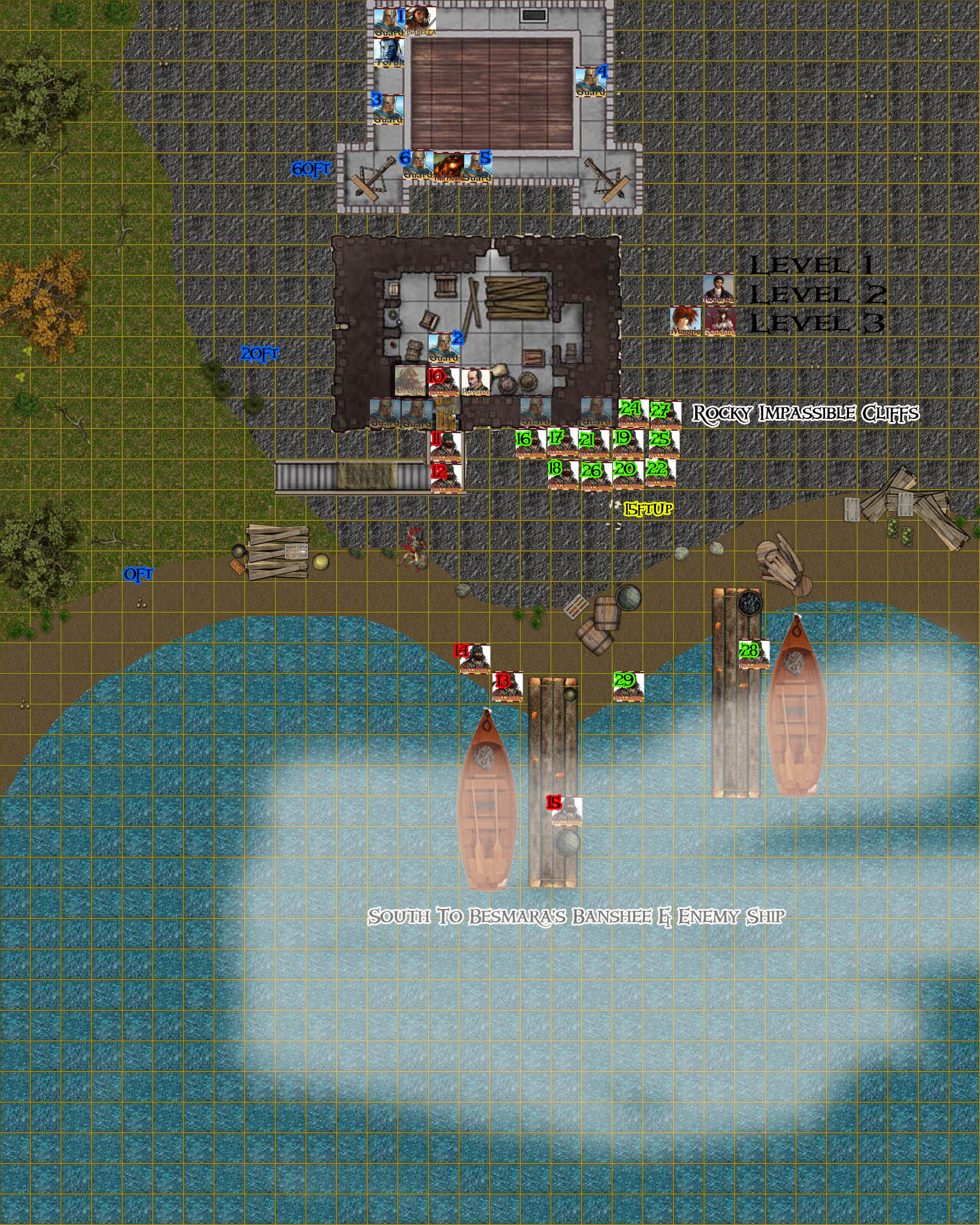
Task: Choose the green Buccaneer token numbered 22
Action: pyautogui.click(x=660, y=473)
